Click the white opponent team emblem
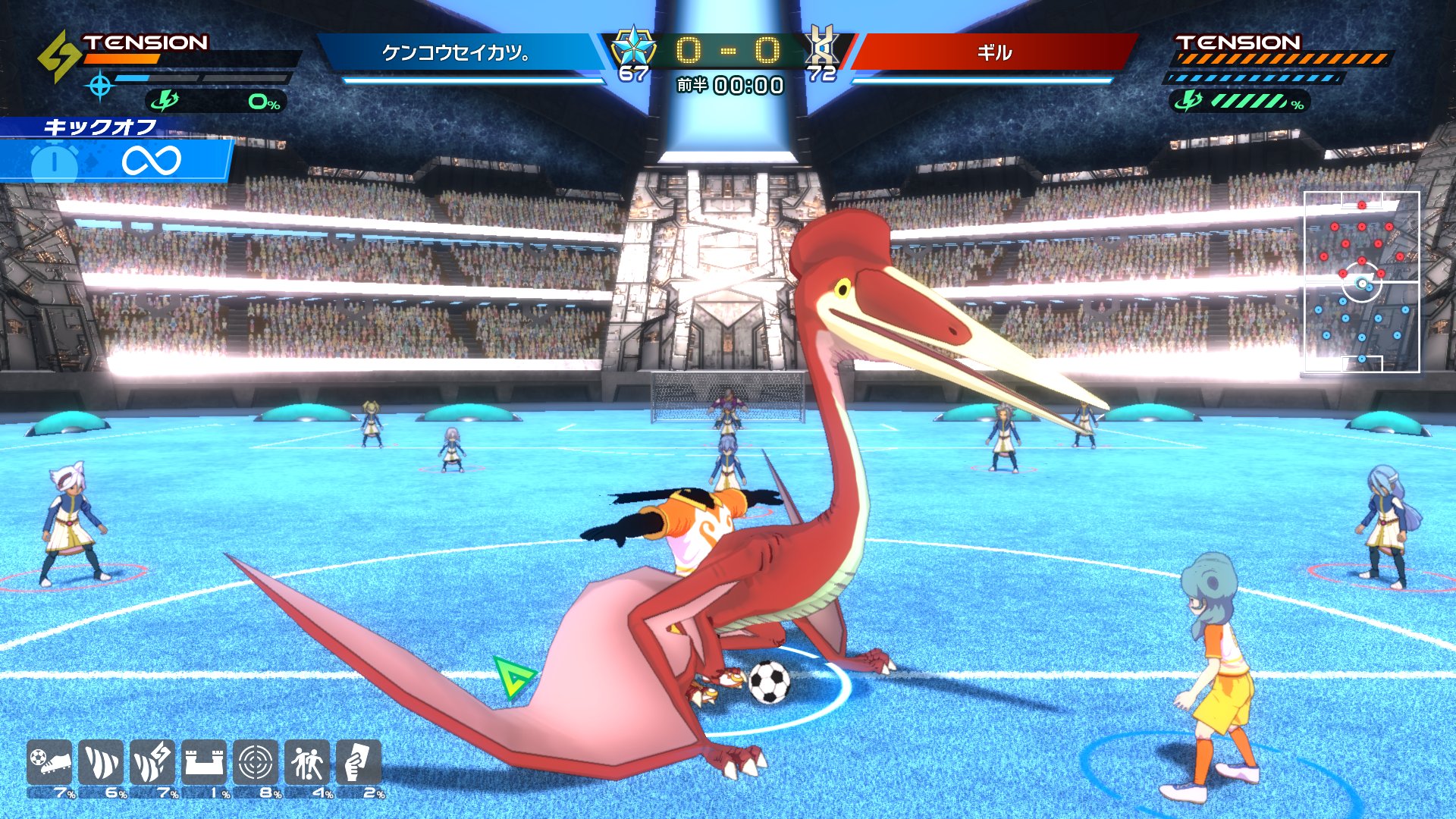Image resolution: width=1456 pixels, height=819 pixels. pyautogui.click(x=822, y=45)
